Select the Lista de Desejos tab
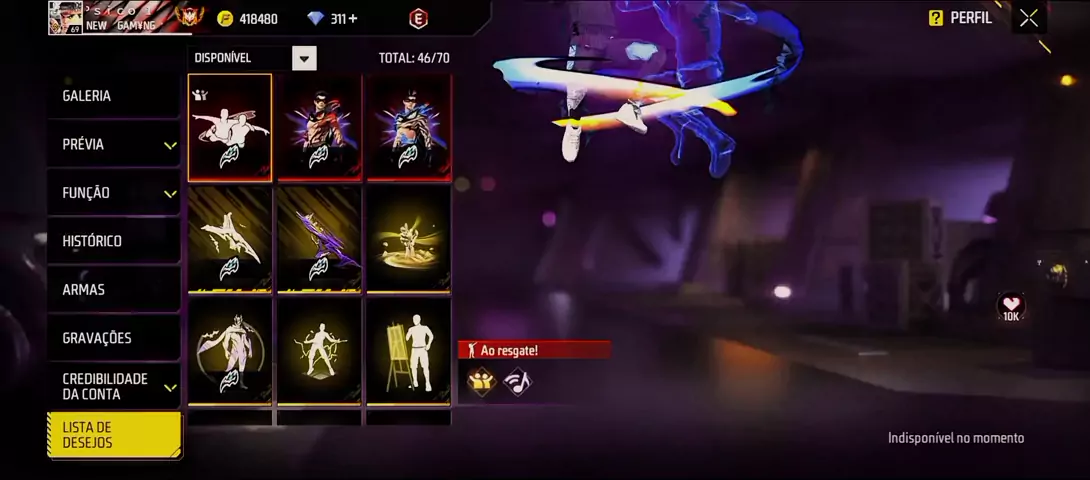Screen dimensions: 1090x480 tap(113, 435)
